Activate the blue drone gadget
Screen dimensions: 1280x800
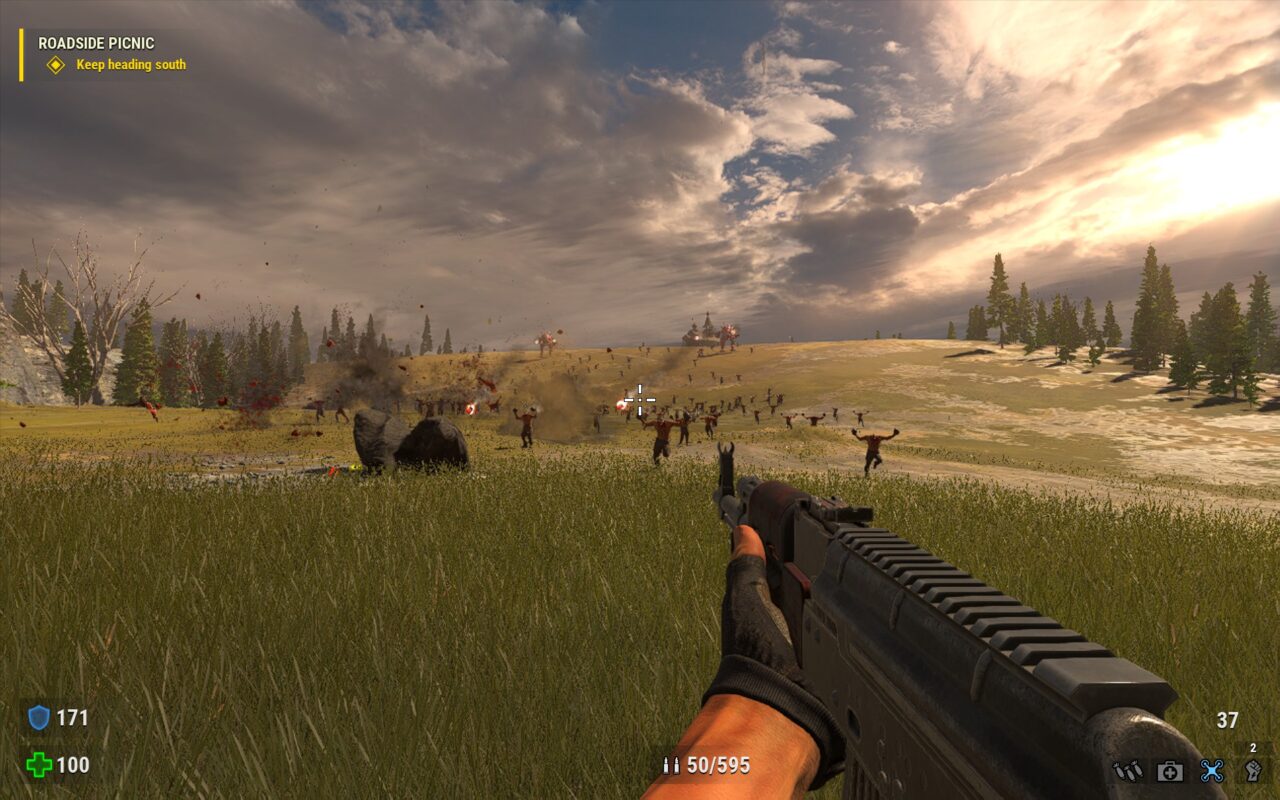1212,771
